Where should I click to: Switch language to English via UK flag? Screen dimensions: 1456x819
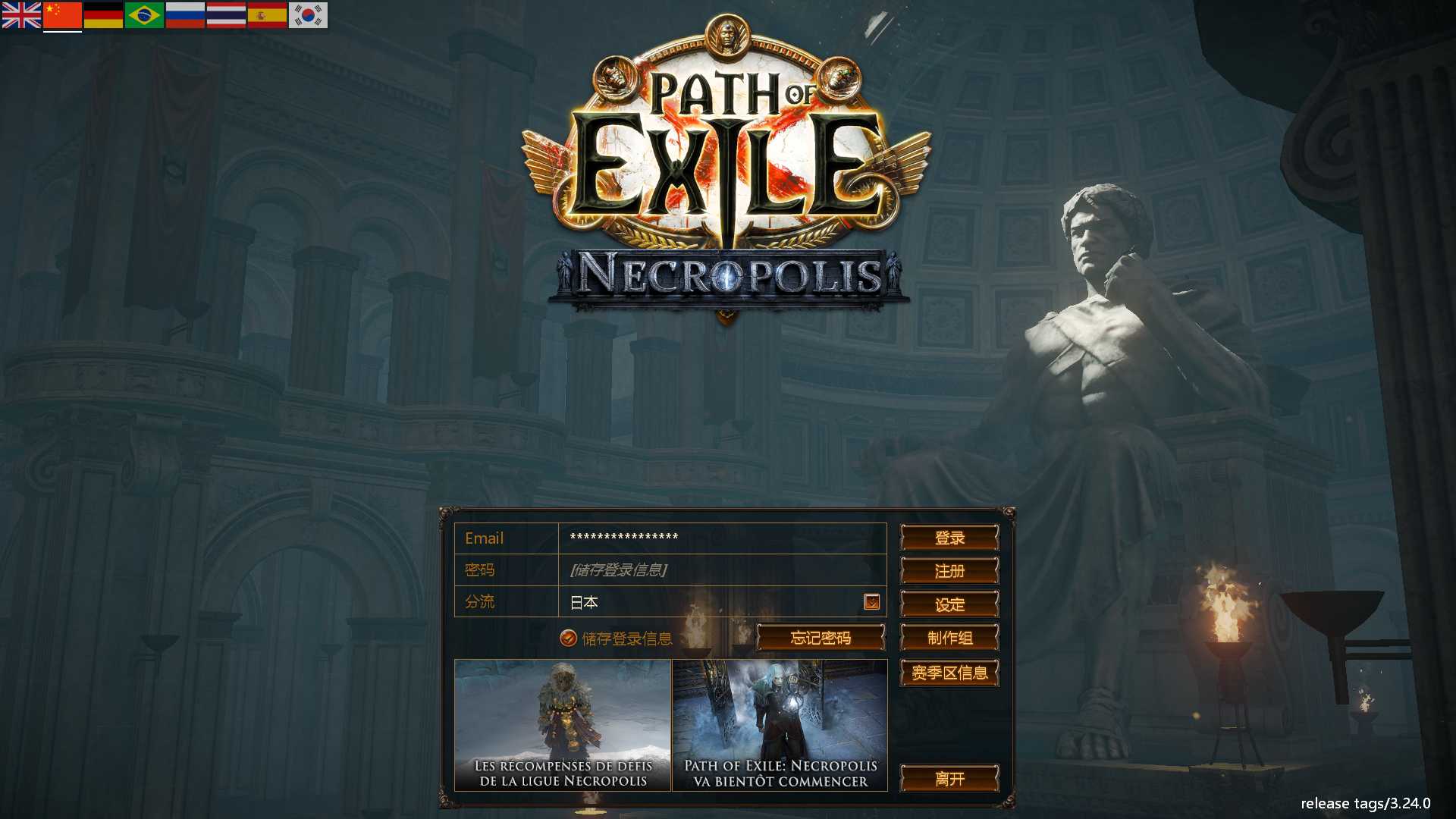coord(21,14)
